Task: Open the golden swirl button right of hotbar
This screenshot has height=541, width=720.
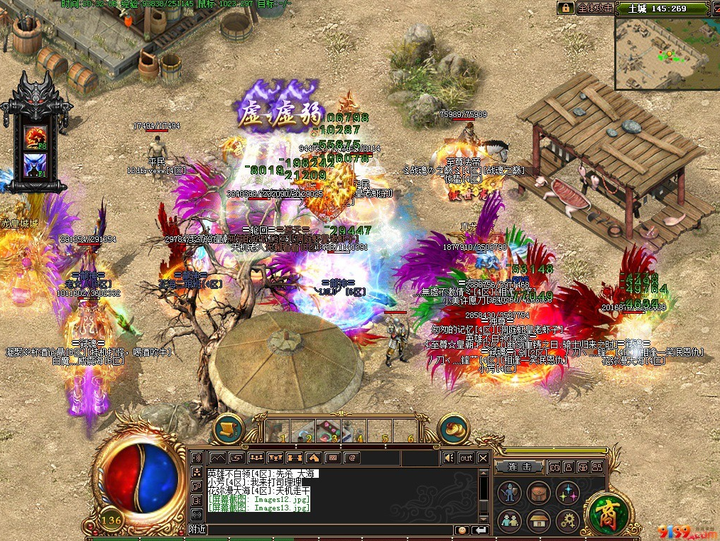Action: [453, 428]
